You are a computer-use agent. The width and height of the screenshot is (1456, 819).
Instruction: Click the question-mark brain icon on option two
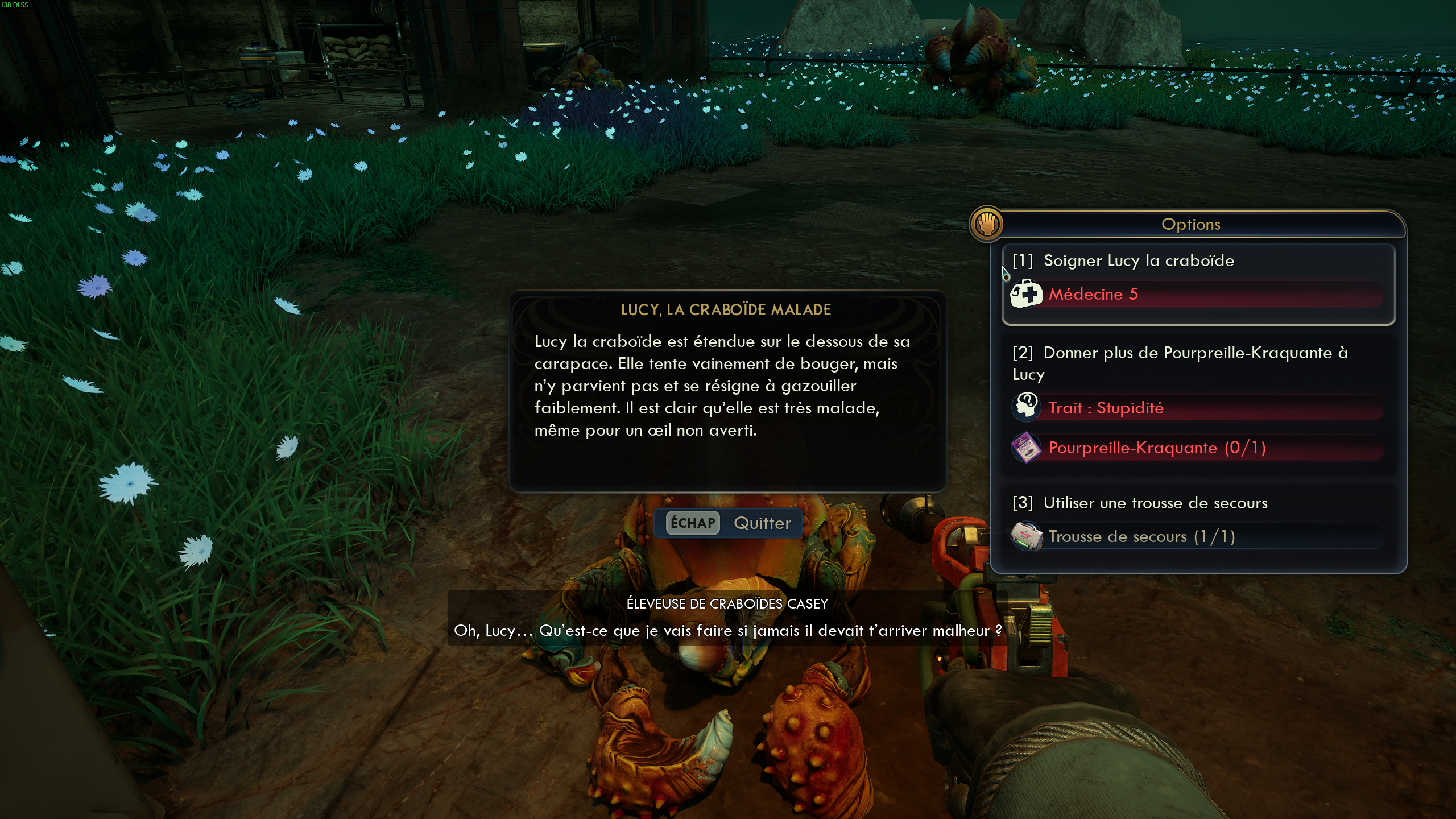[x=1026, y=407]
